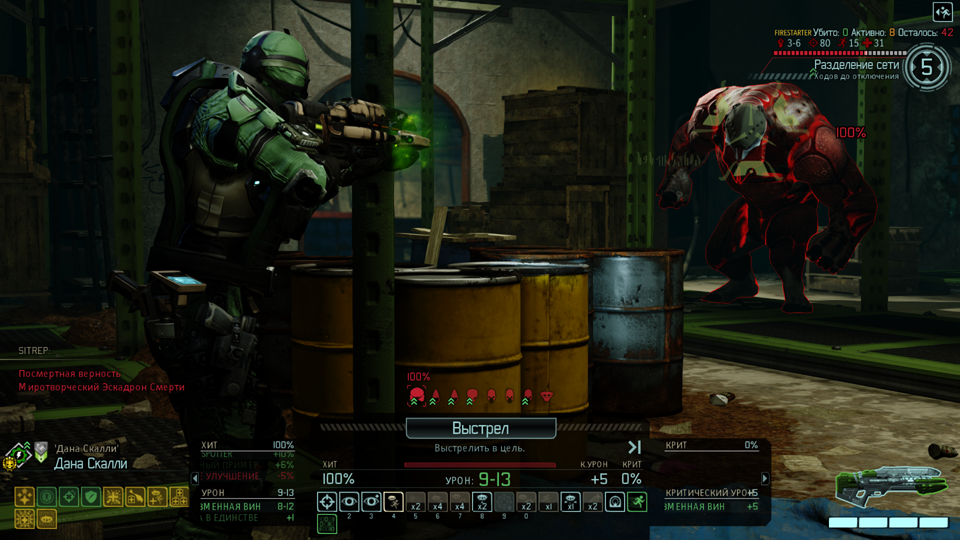
Task: Open the top-right corner menu icon
Action: (x=942, y=12)
